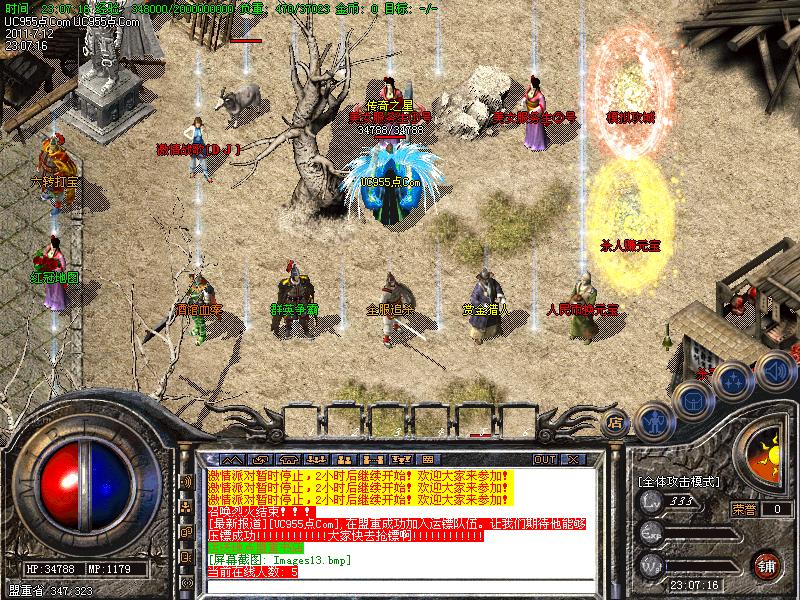800x600 pixels.
Task: Open the character equipment round button
Action: point(655,422)
